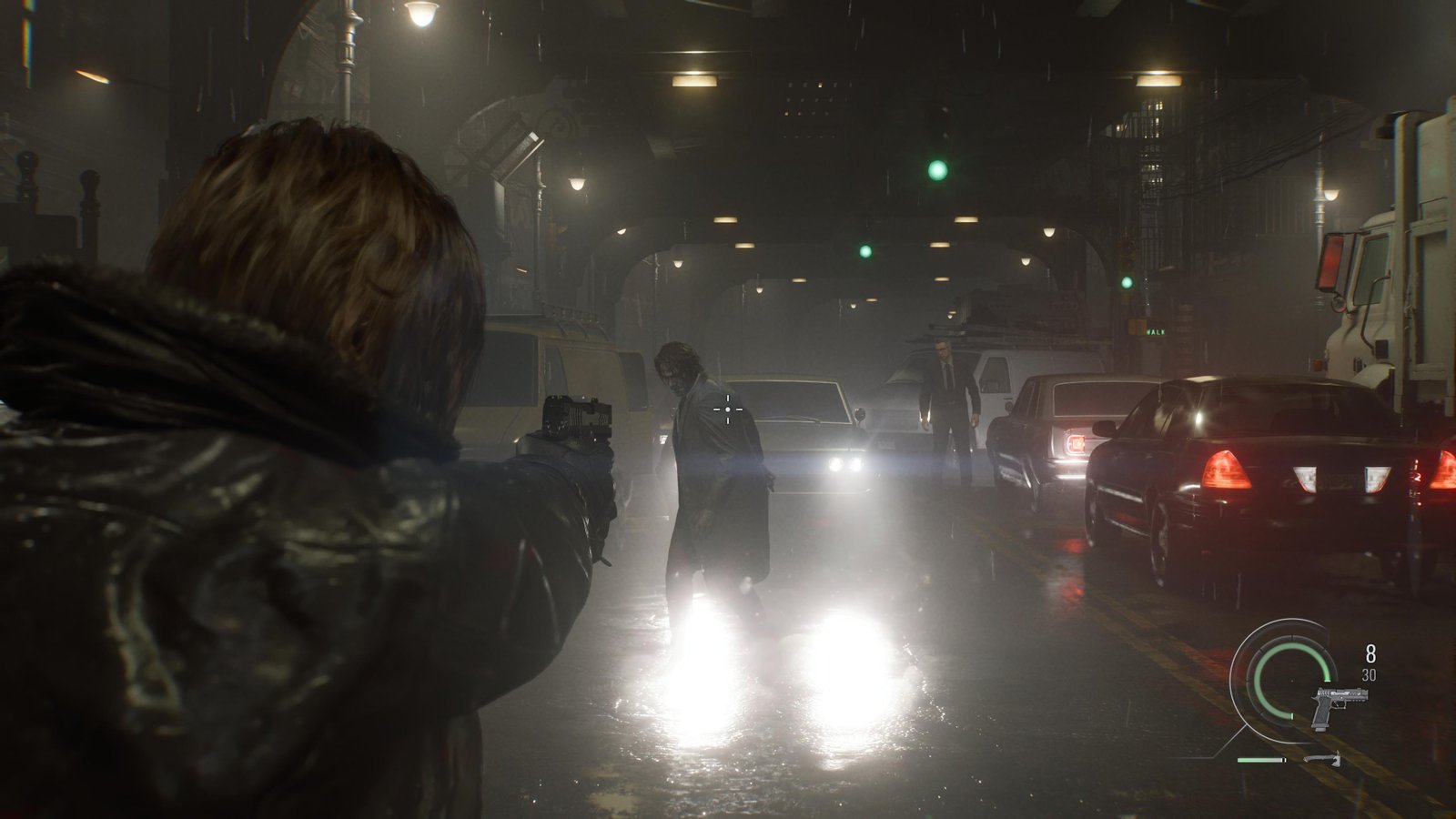Click the circular green health gauge

pyautogui.click(x=1290, y=681)
